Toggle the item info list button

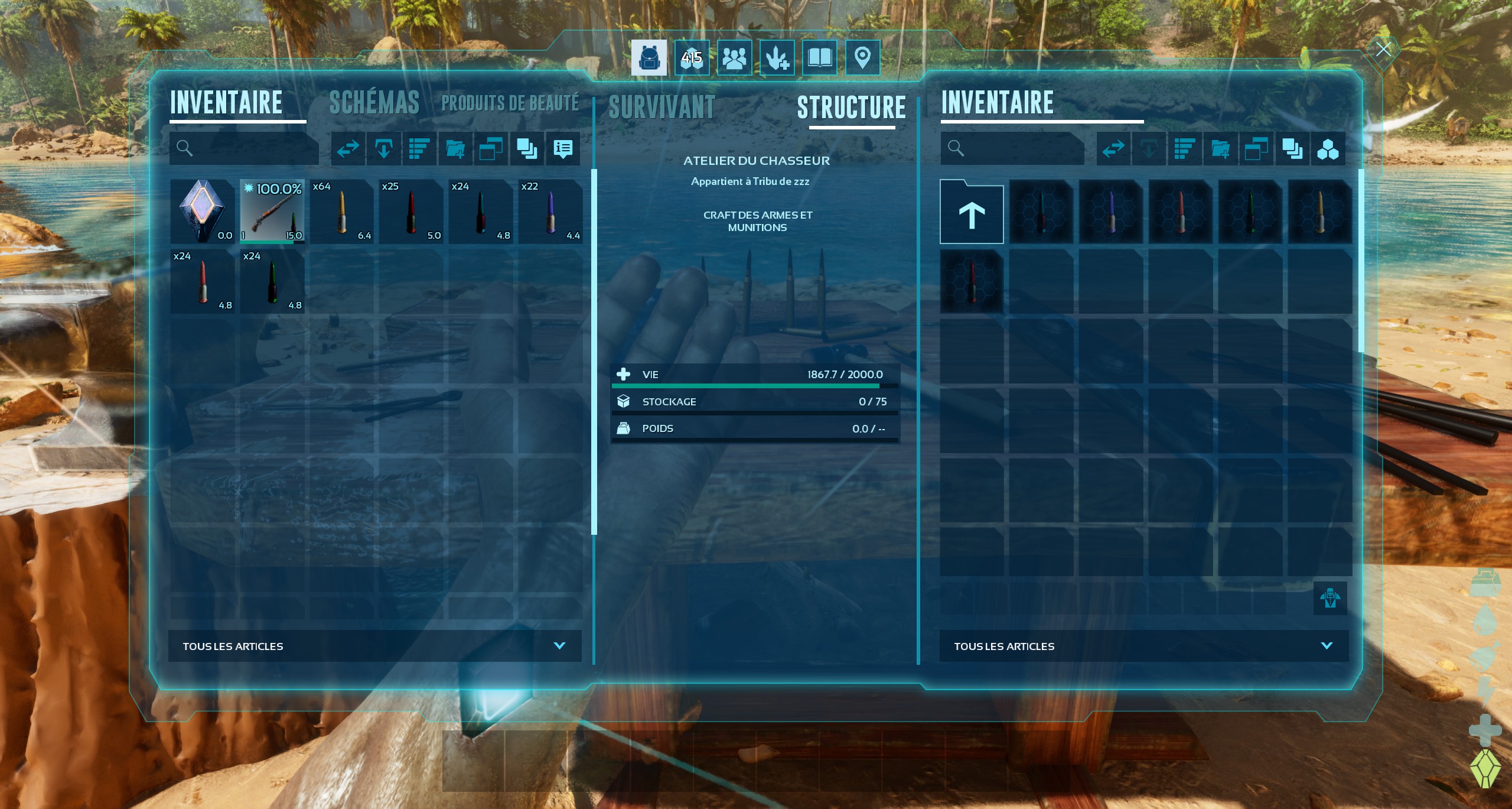563,148
